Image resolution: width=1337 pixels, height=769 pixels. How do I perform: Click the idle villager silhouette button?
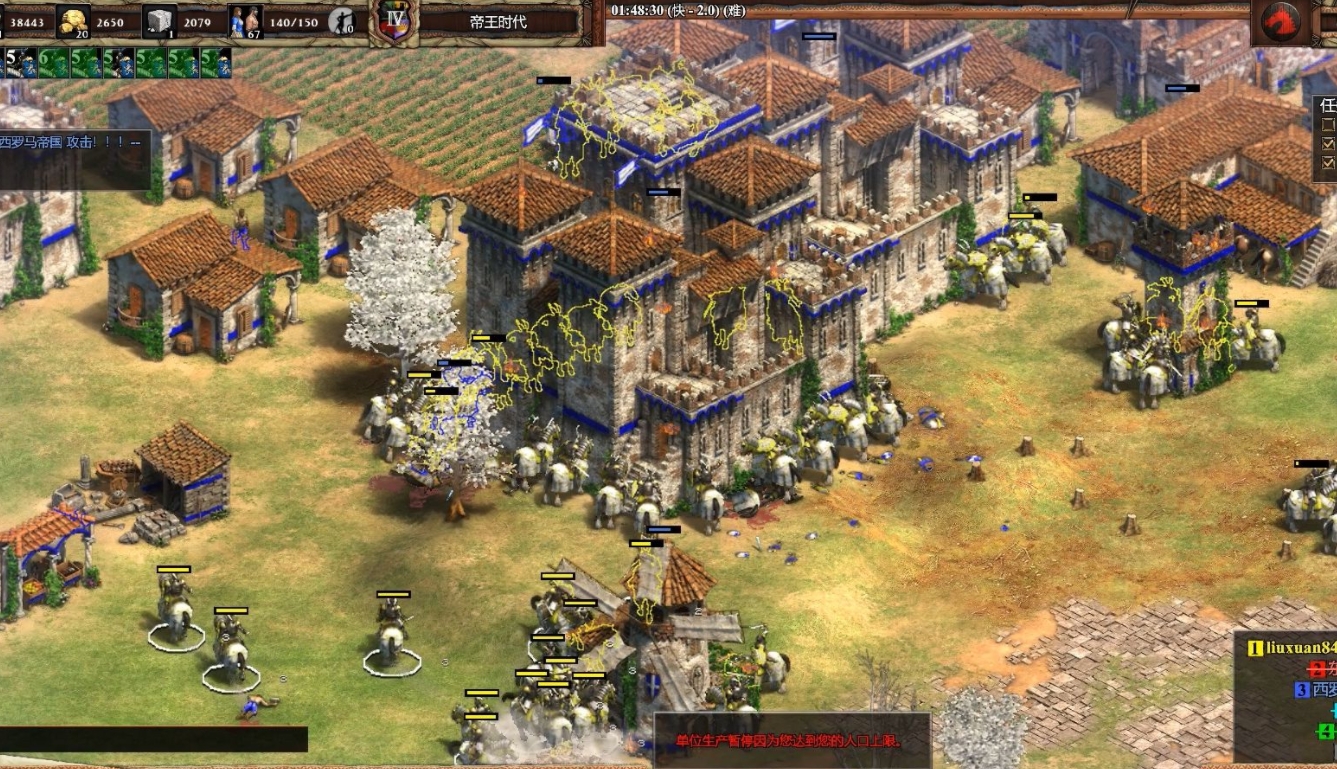pos(343,21)
